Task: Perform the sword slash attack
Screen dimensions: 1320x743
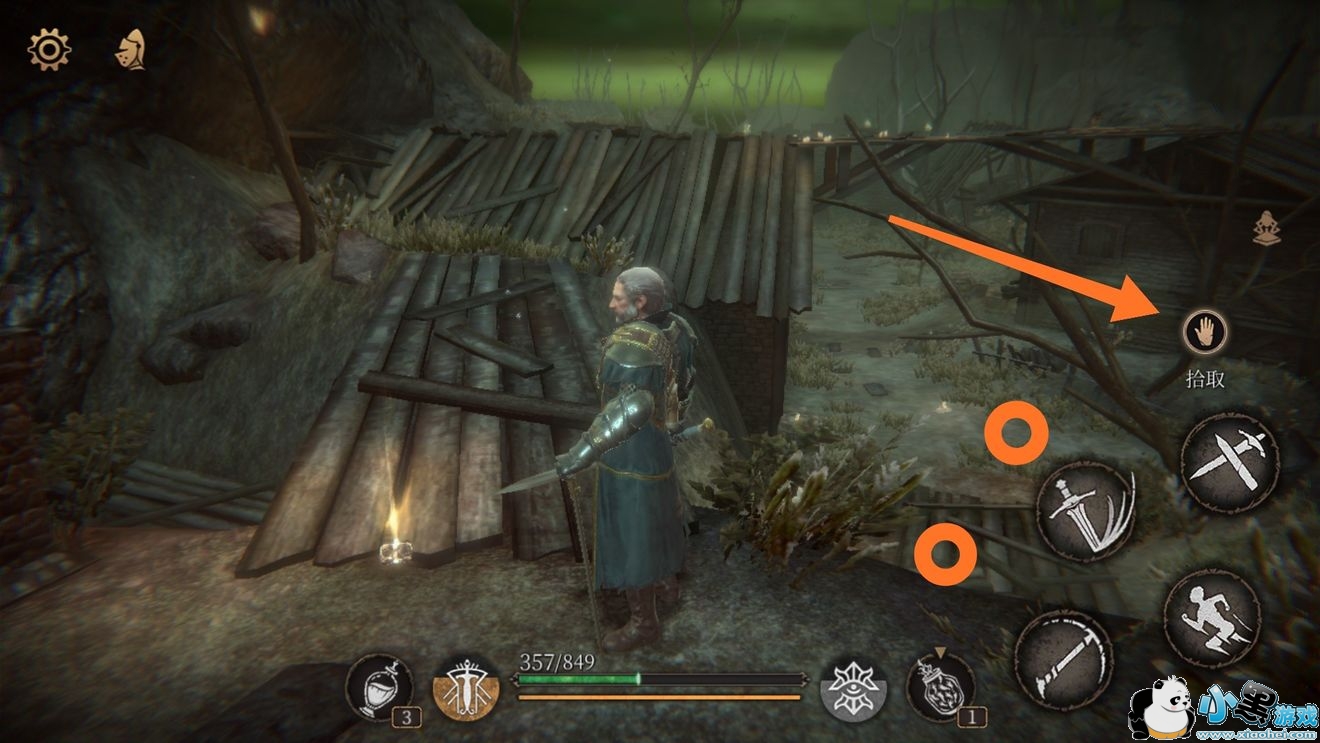Action: [x=1086, y=510]
